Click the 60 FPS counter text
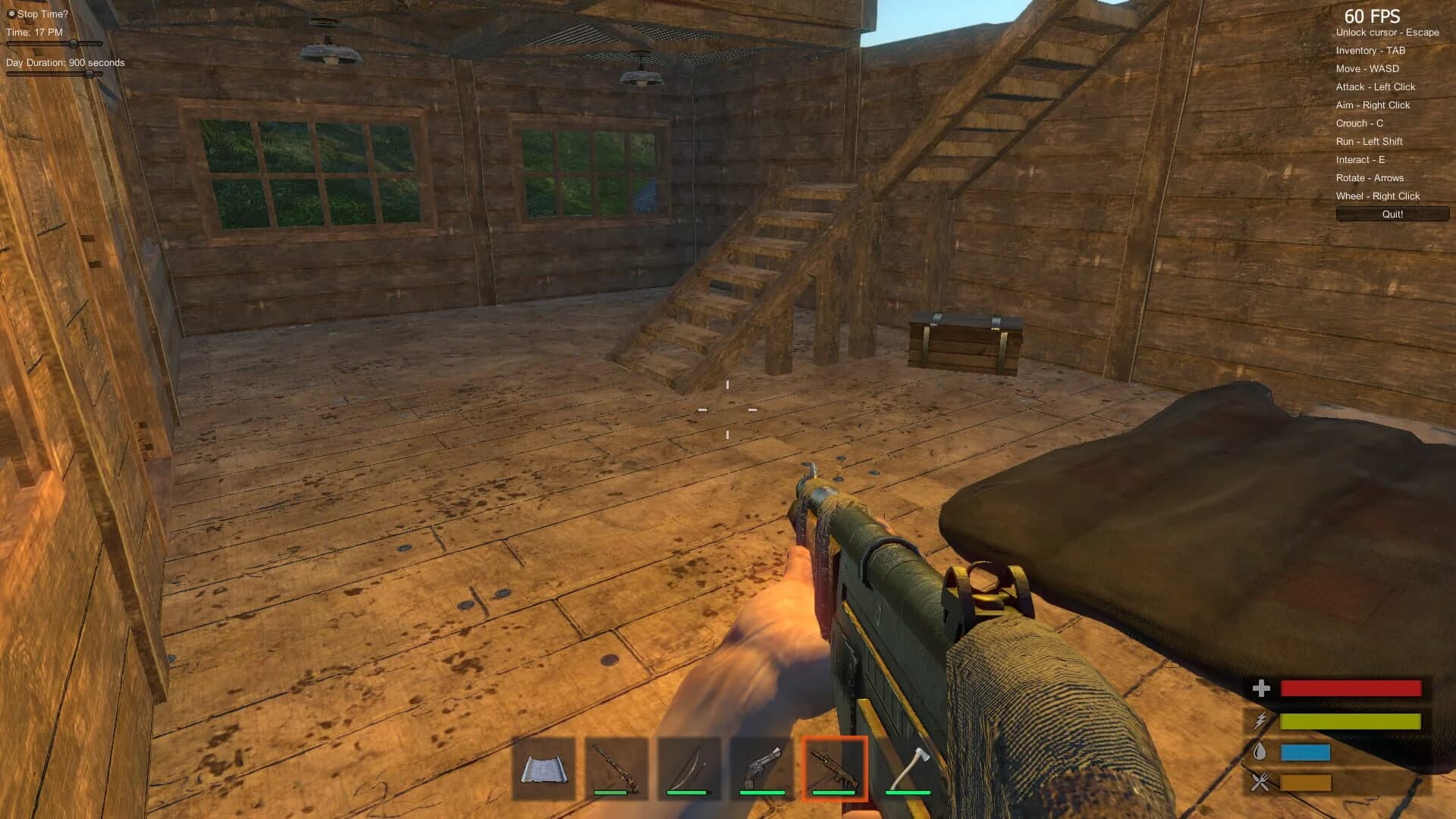Screen dimensions: 1456x819 [x=1373, y=15]
